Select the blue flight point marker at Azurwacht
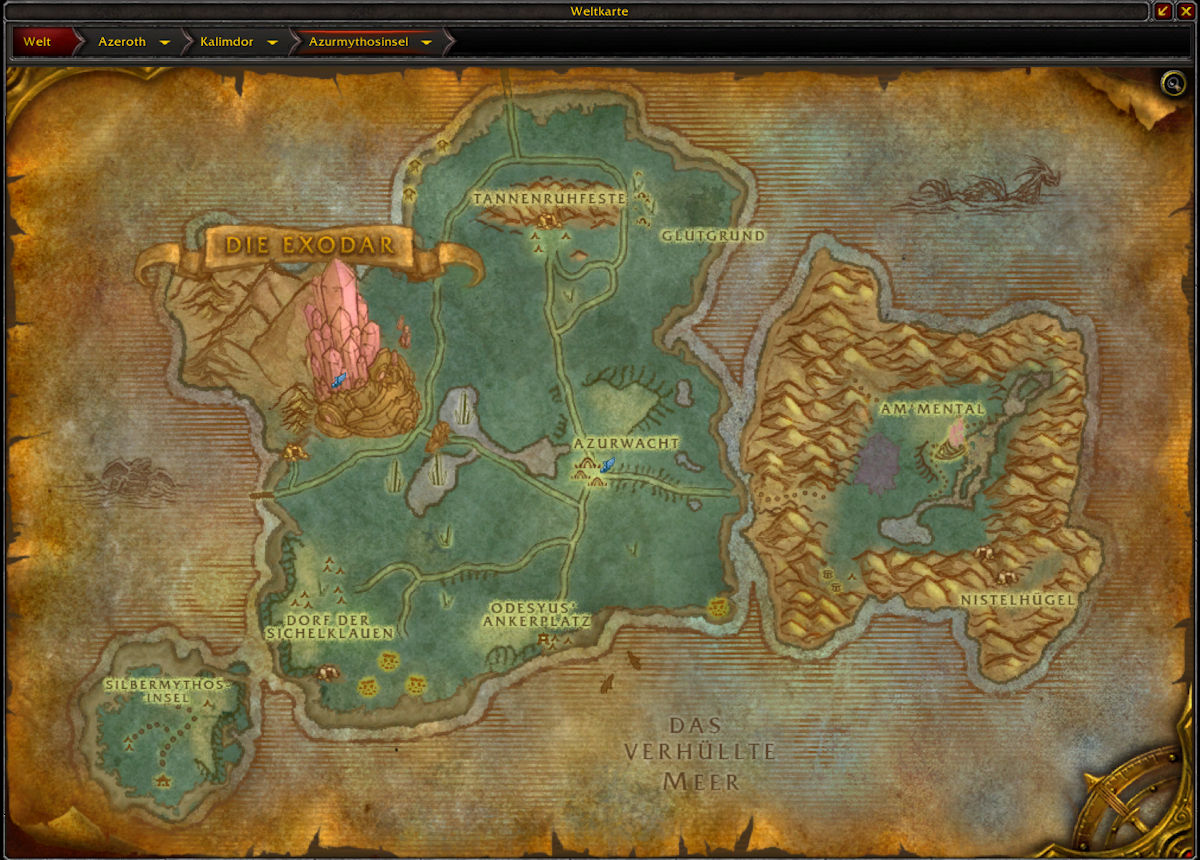 pos(607,463)
